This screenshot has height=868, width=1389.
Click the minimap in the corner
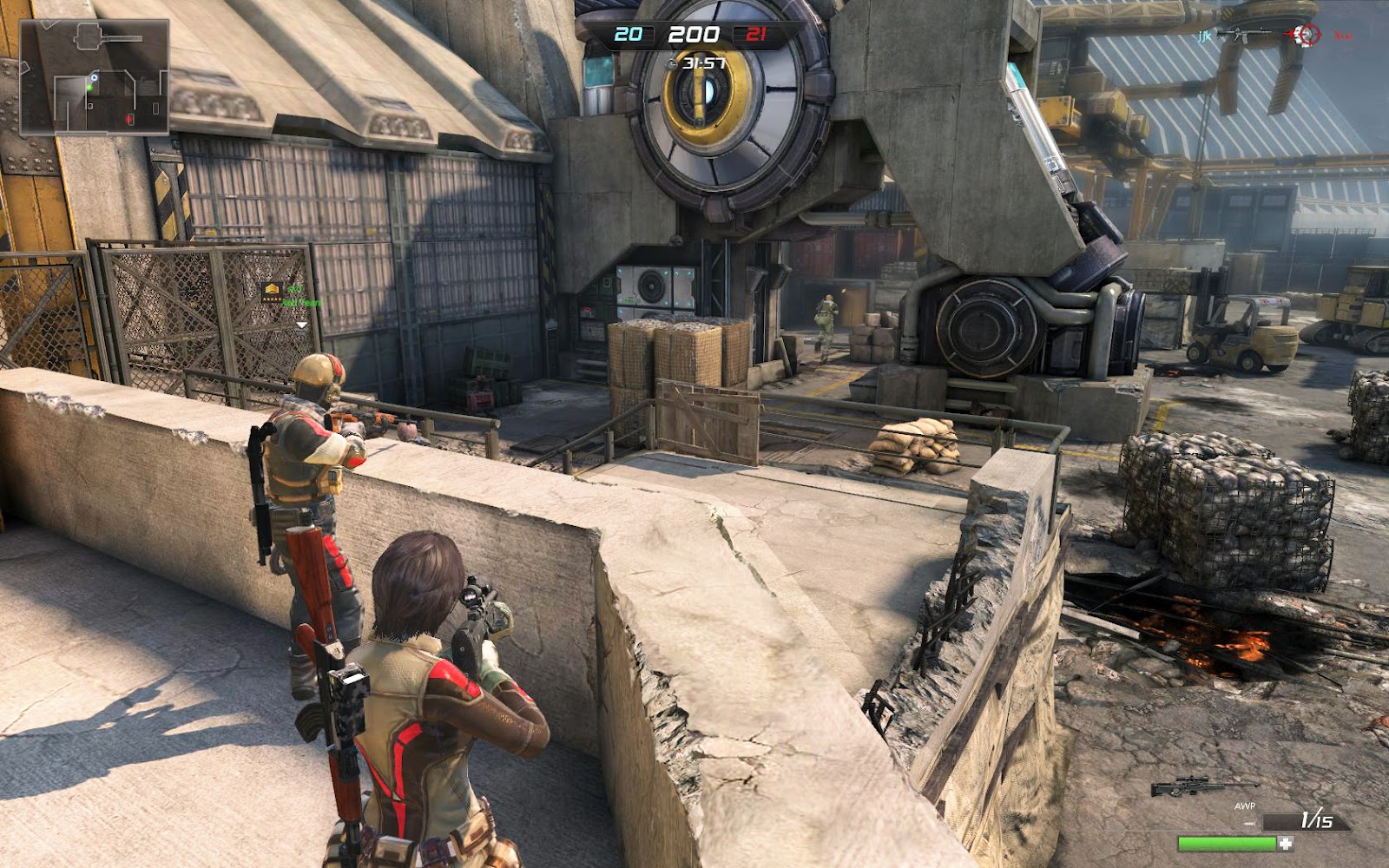click(94, 76)
